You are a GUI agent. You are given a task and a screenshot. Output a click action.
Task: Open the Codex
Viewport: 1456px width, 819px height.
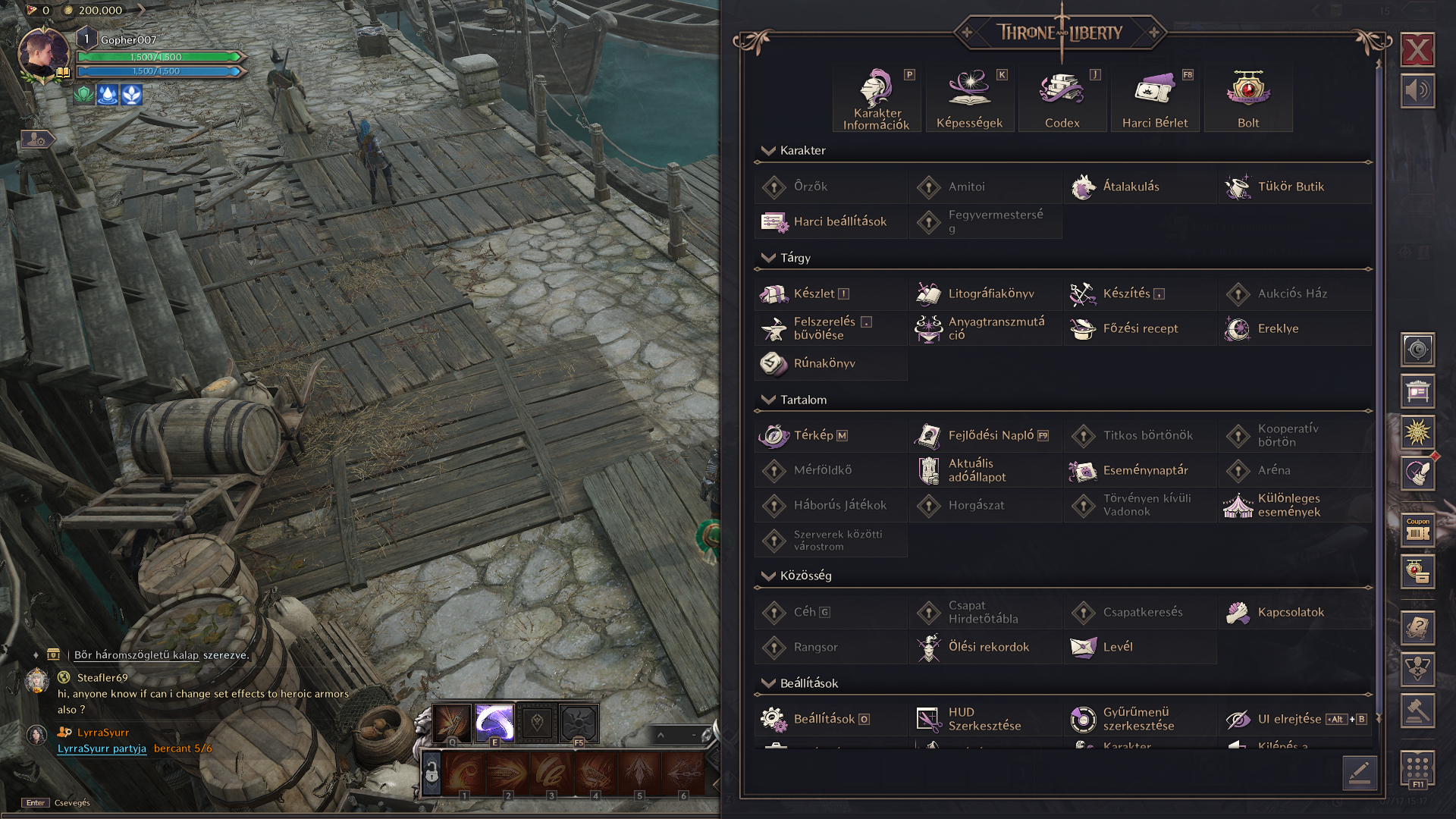pos(1062,99)
